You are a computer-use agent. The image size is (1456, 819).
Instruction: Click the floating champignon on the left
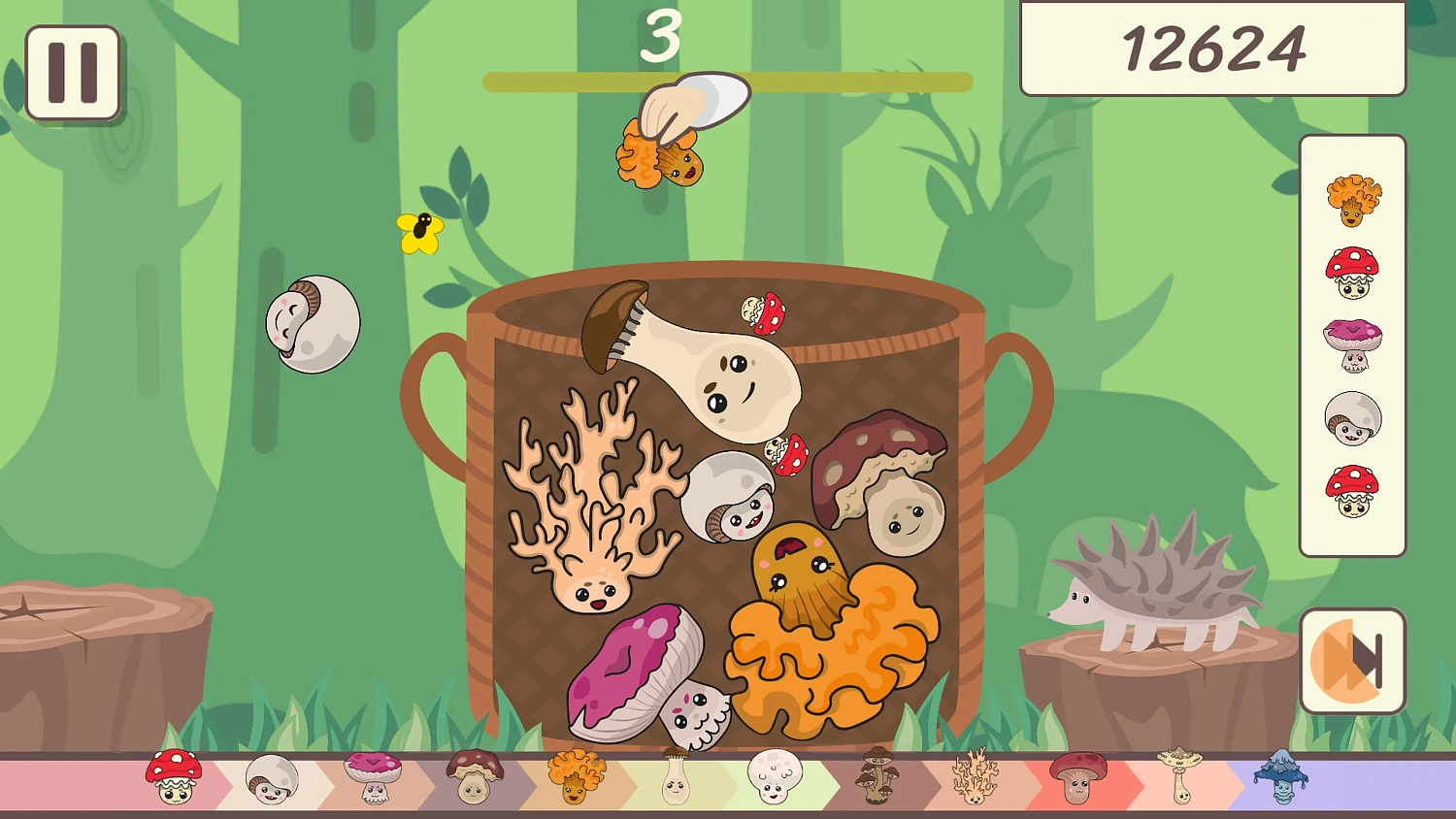tap(313, 323)
